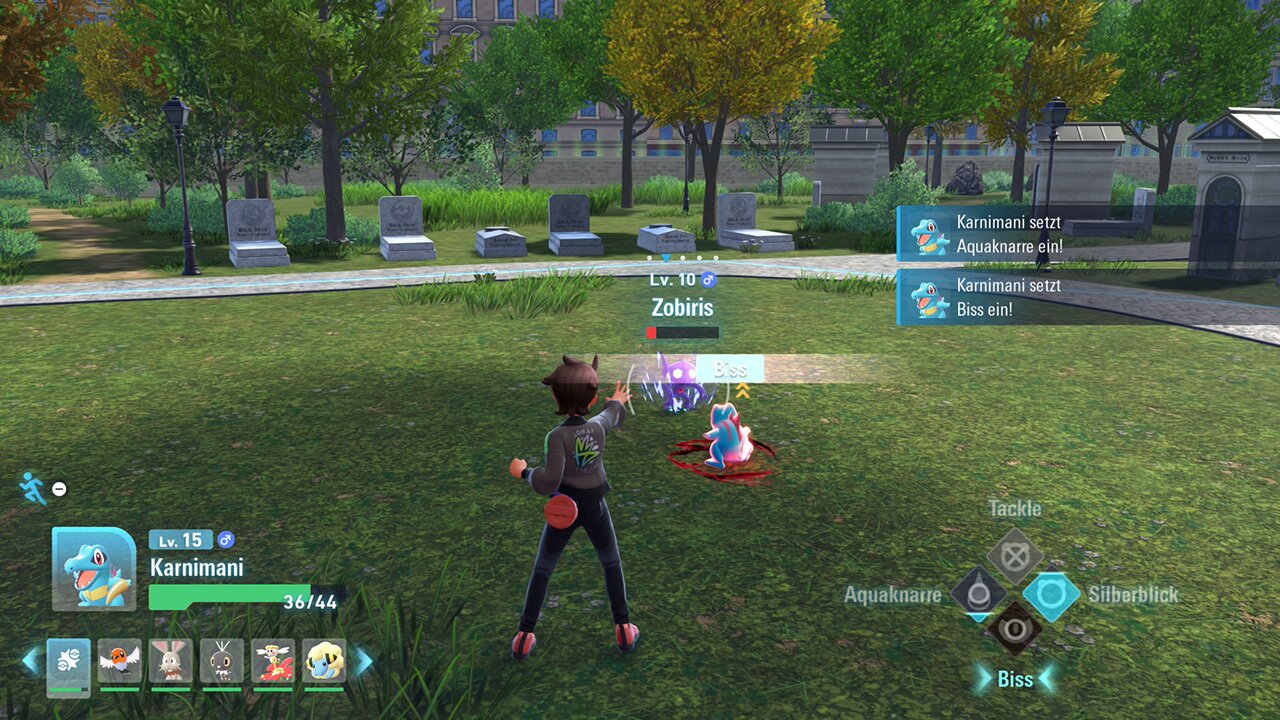Activate the Aquaknarre move icon
Image resolution: width=1280 pixels, height=720 pixels.
[978, 594]
